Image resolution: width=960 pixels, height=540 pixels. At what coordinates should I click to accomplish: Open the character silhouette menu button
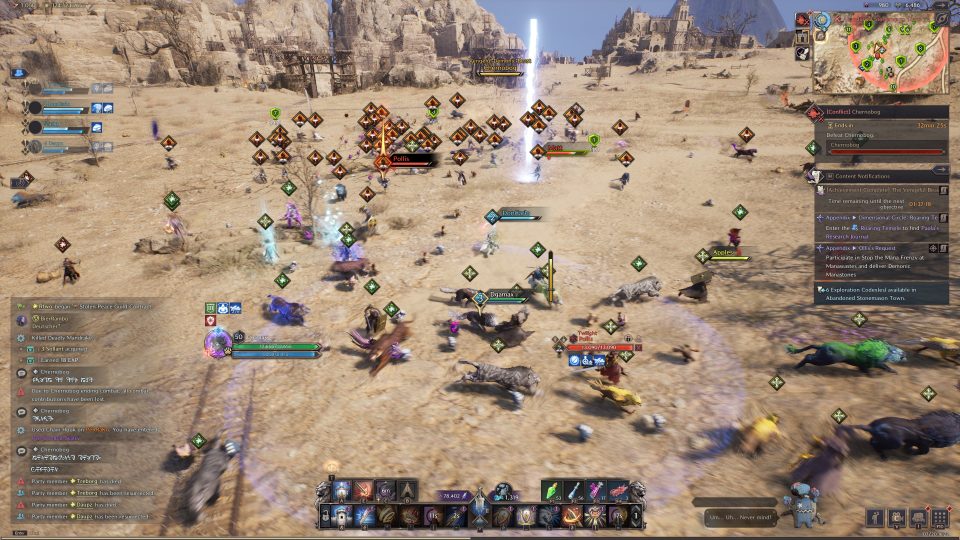876,518
